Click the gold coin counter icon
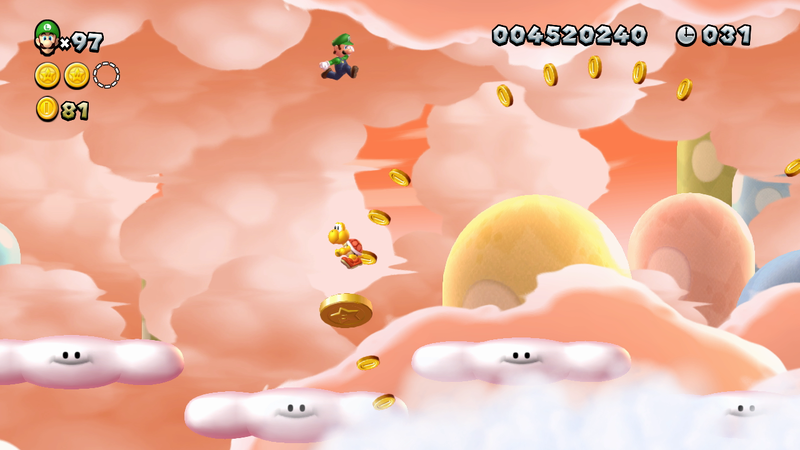The width and height of the screenshot is (800, 450). pyautogui.click(x=47, y=109)
